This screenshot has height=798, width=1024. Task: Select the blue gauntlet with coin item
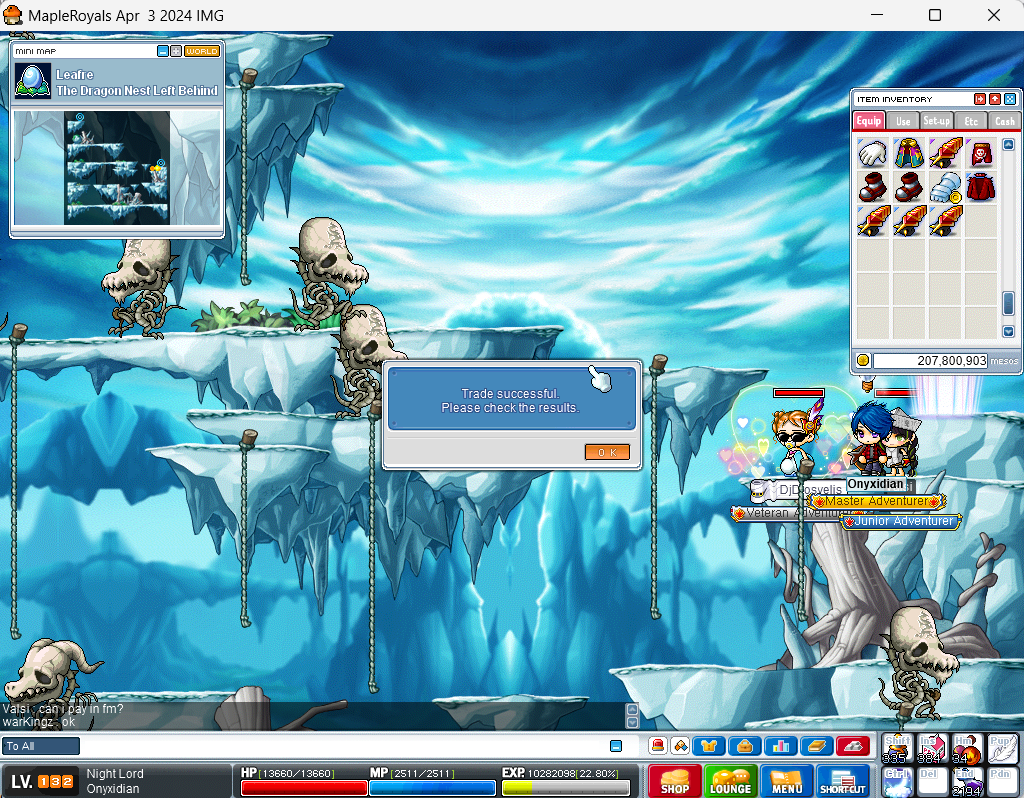[945, 187]
